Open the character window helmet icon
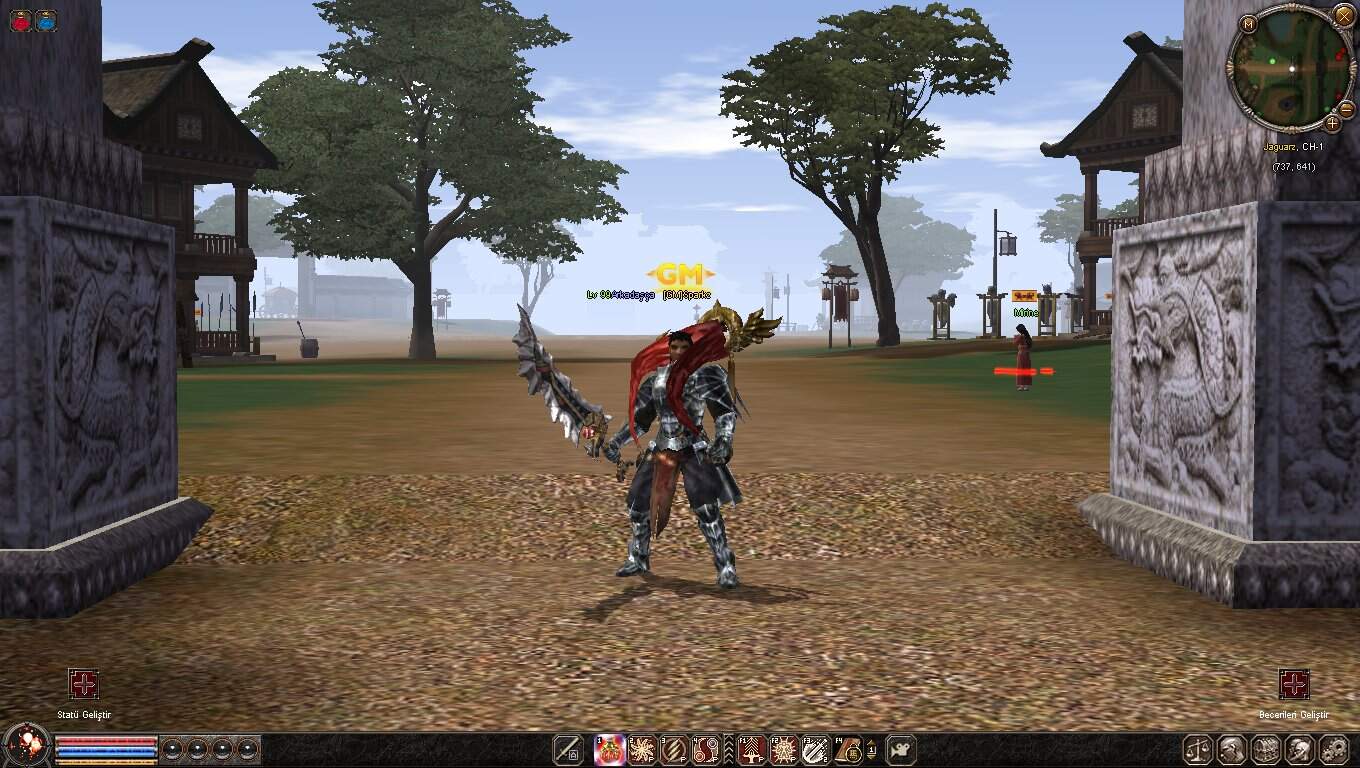Screen dimensions: 1360x768 click(1232, 749)
